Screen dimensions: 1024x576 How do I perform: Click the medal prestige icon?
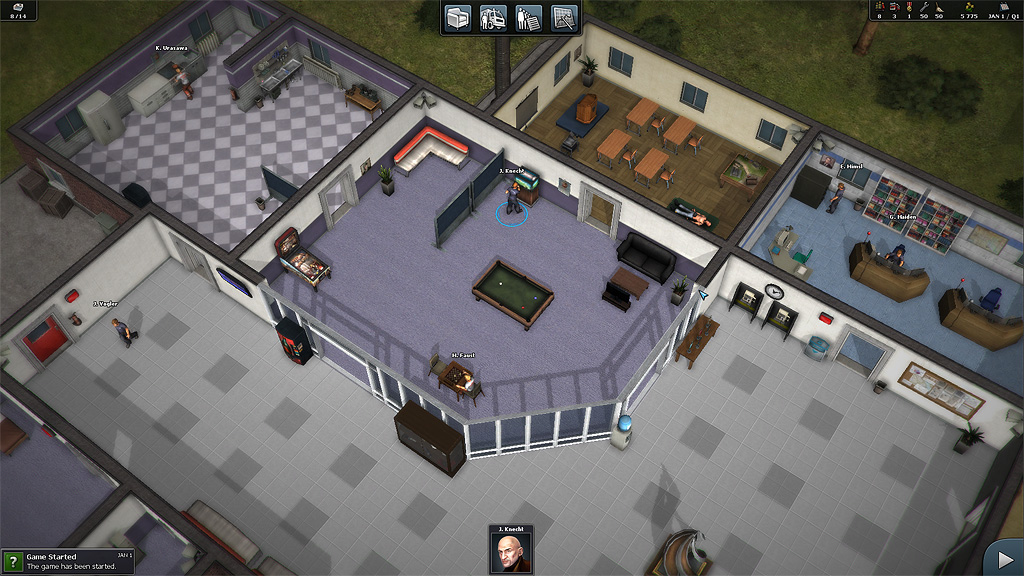[x=908, y=7]
